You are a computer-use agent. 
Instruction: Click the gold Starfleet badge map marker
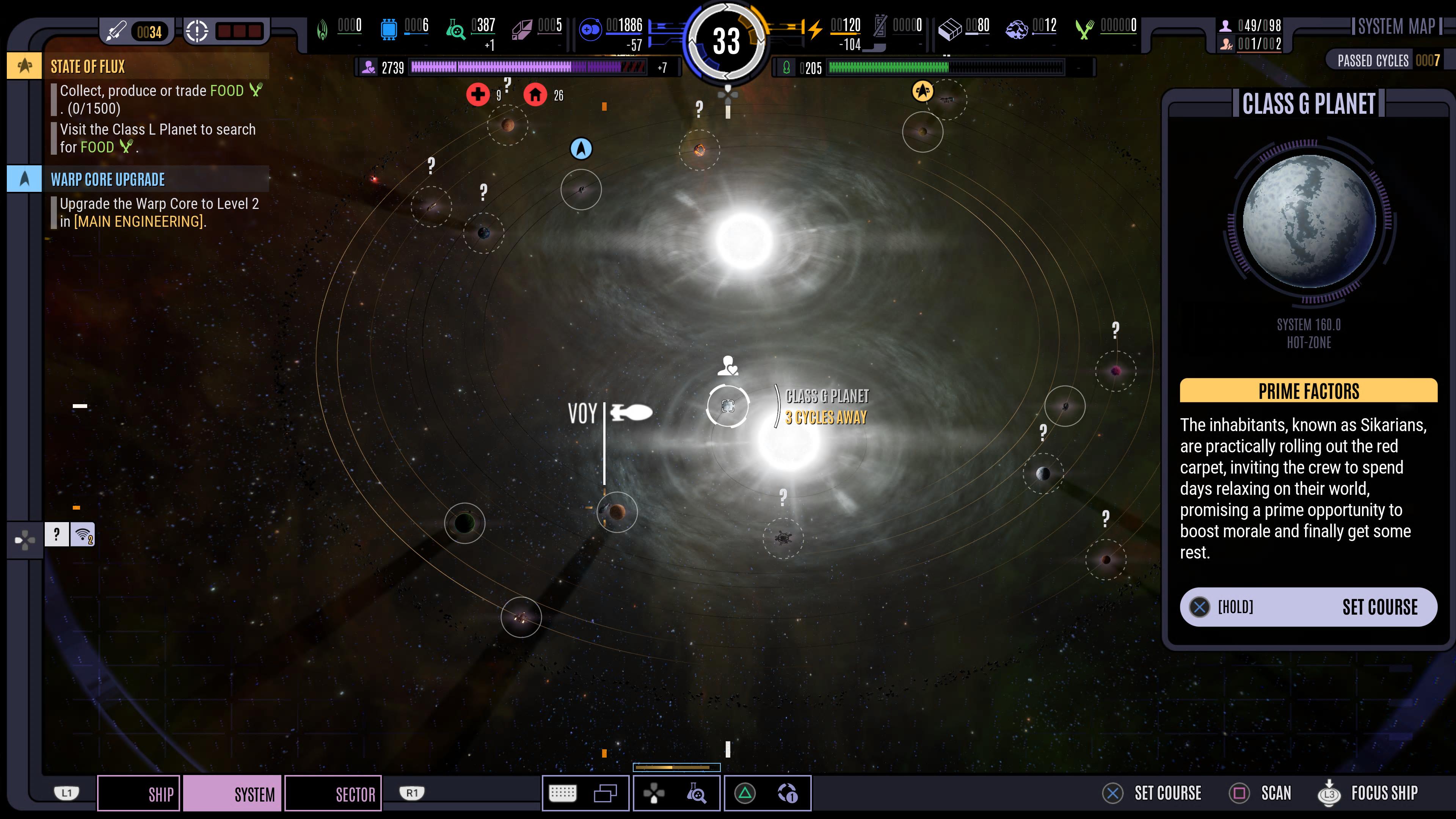pos(923,91)
